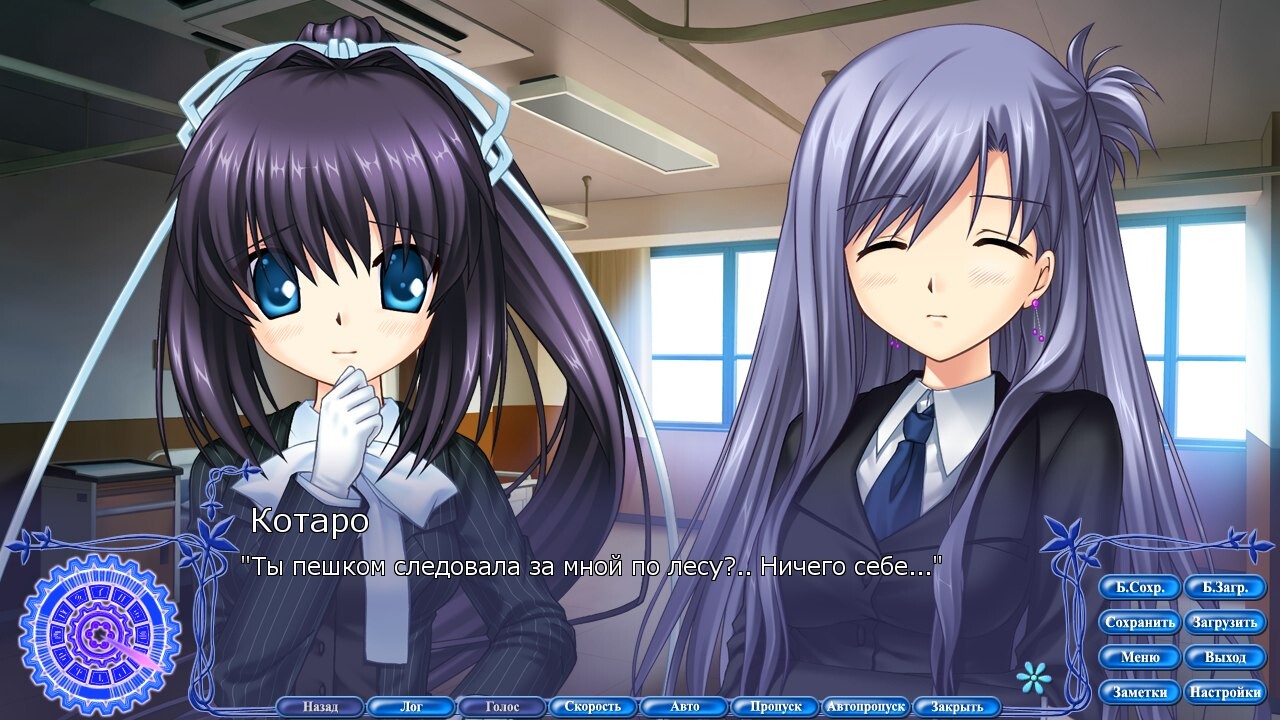The image size is (1280, 720).
Task: Open the Настройки configuration screen
Action: pyautogui.click(x=1227, y=692)
